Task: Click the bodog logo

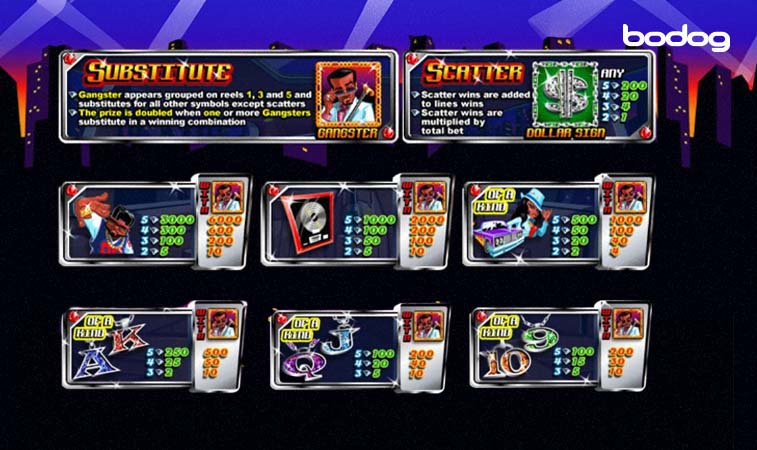Action: pyautogui.click(x=676, y=38)
